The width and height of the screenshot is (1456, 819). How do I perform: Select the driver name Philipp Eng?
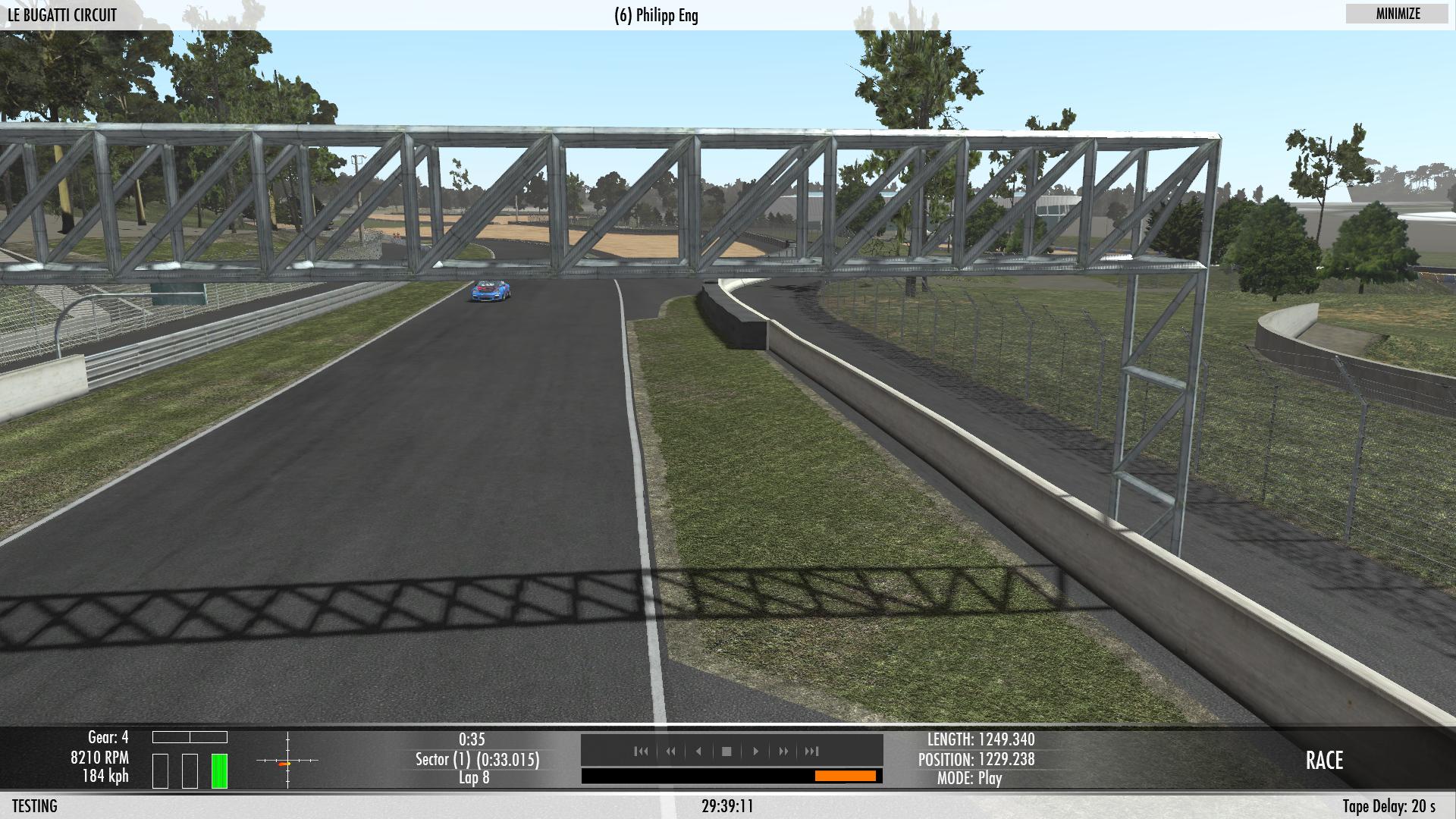click(x=656, y=16)
